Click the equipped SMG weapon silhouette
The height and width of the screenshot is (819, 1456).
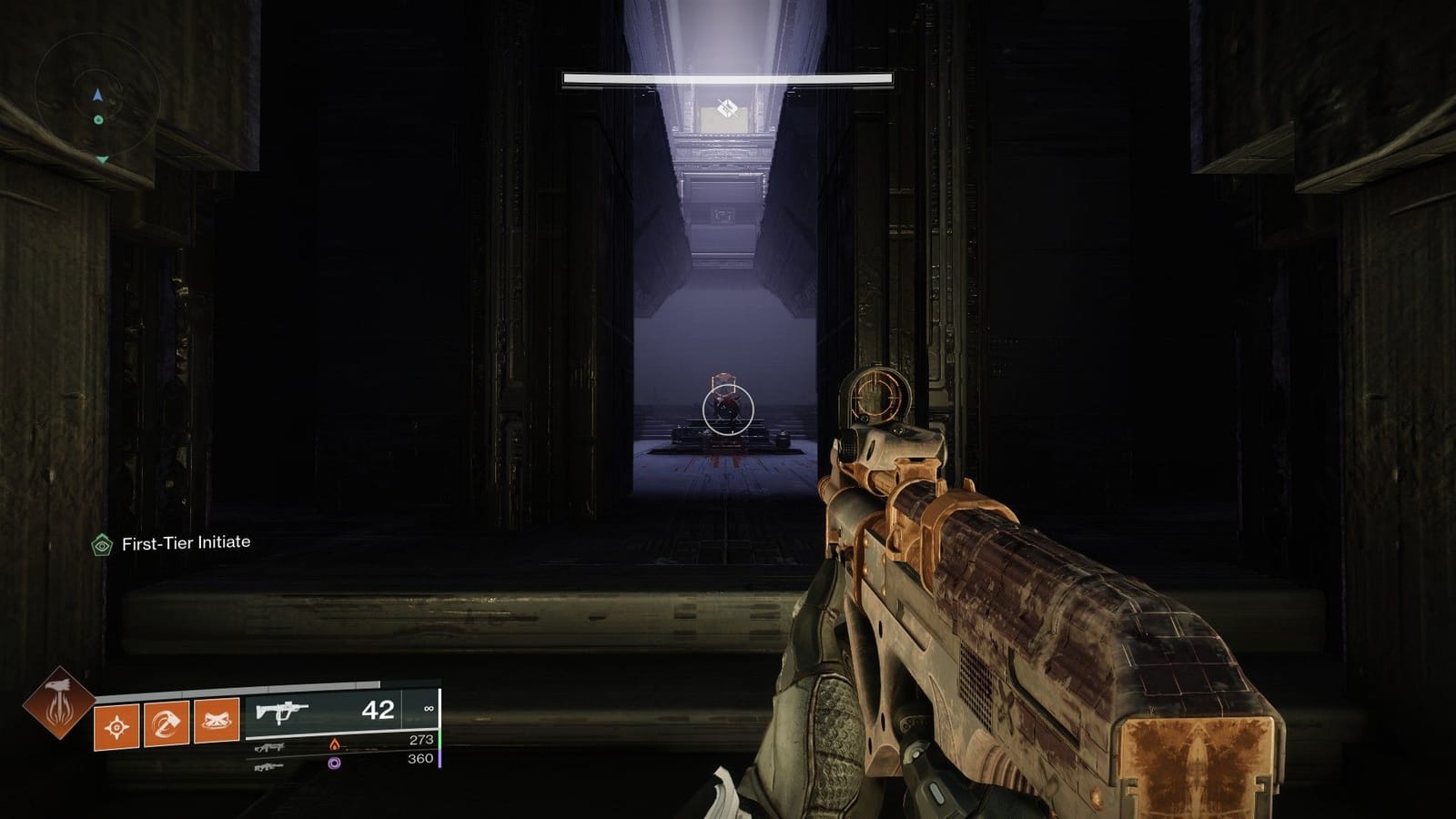282,710
